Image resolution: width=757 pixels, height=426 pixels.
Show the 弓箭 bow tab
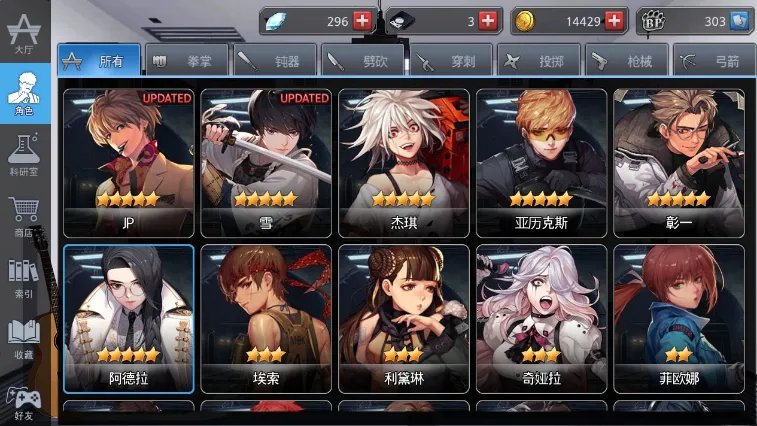click(x=713, y=61)
